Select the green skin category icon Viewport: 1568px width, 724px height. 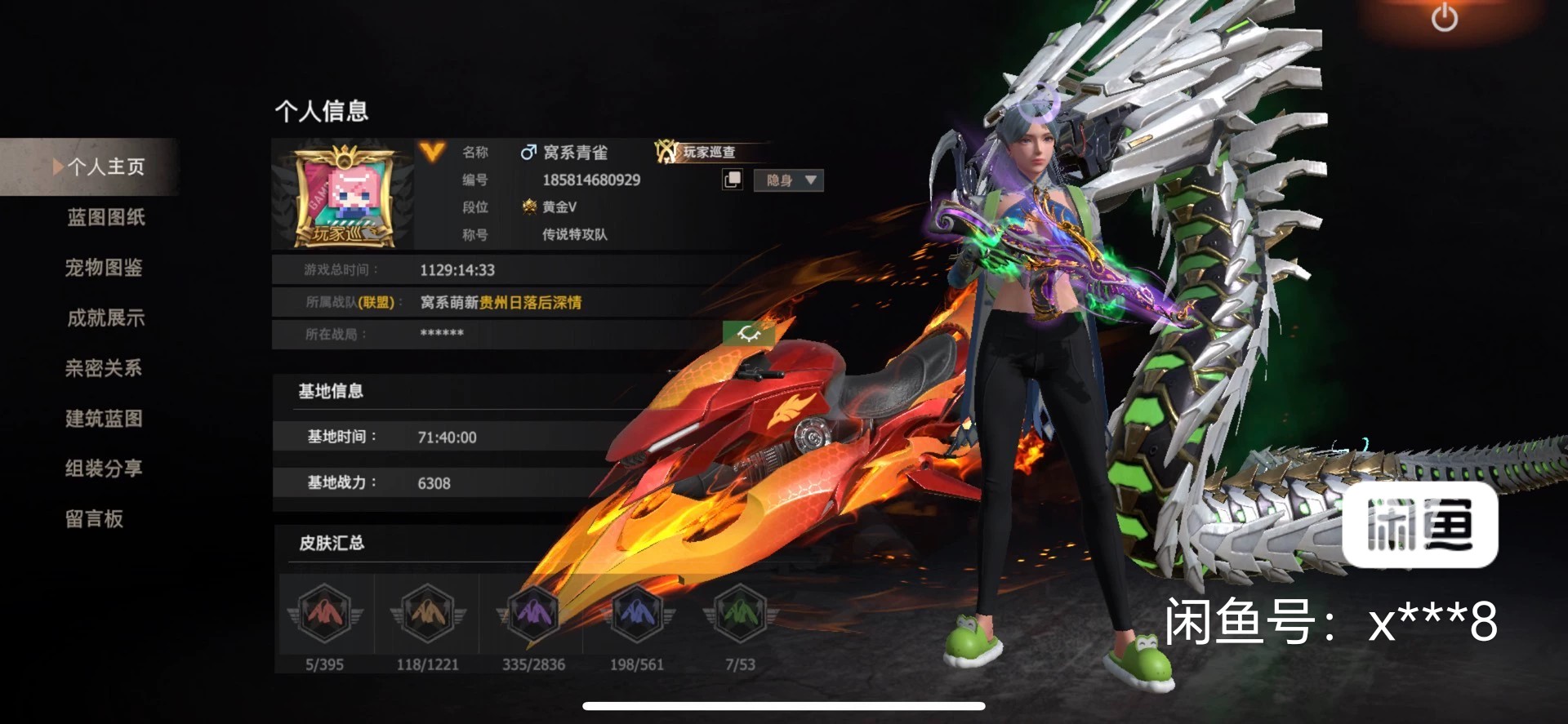740,613
